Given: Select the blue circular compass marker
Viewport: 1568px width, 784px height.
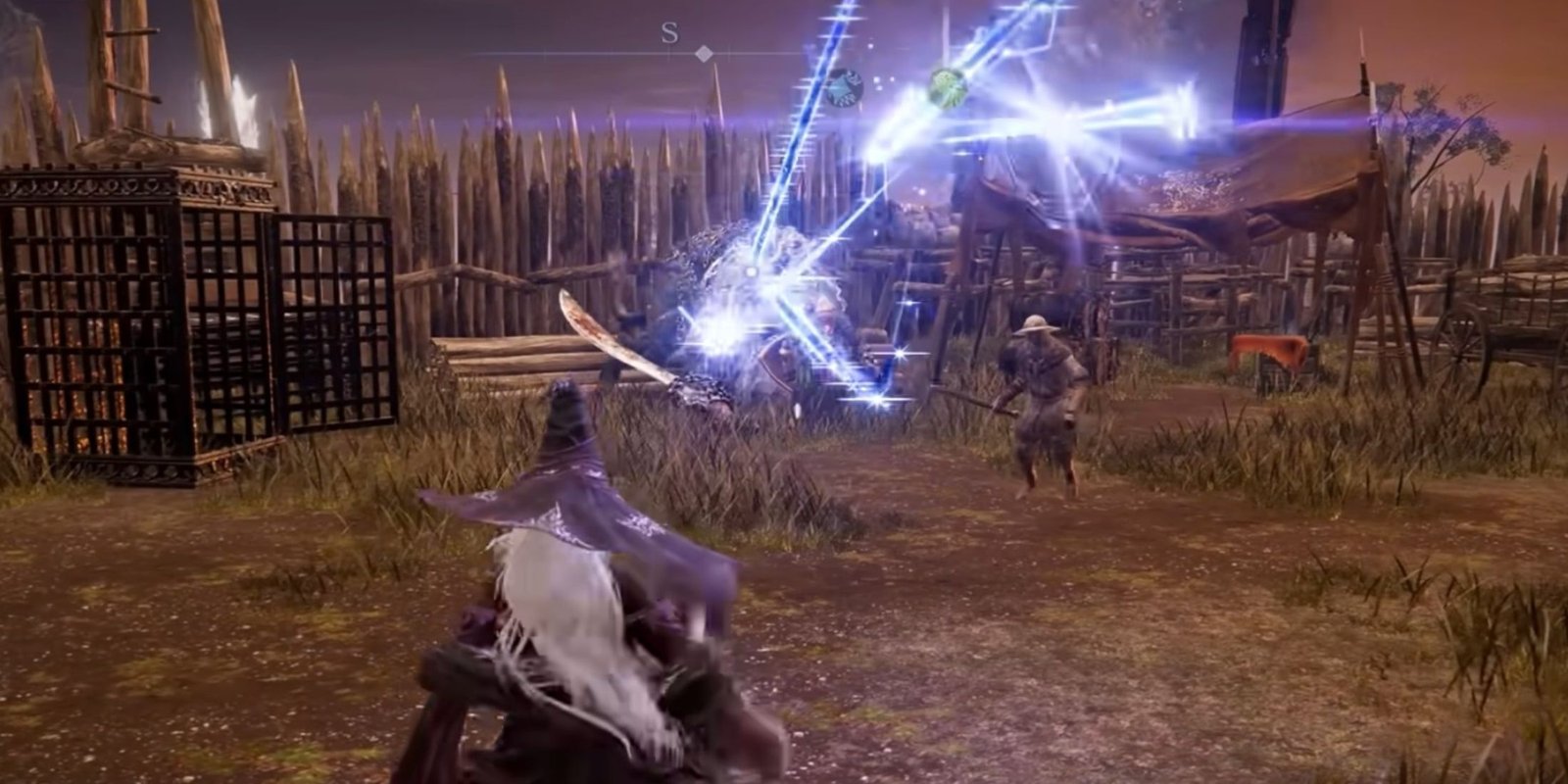Looking at the screenshot, I should (843, 88).
